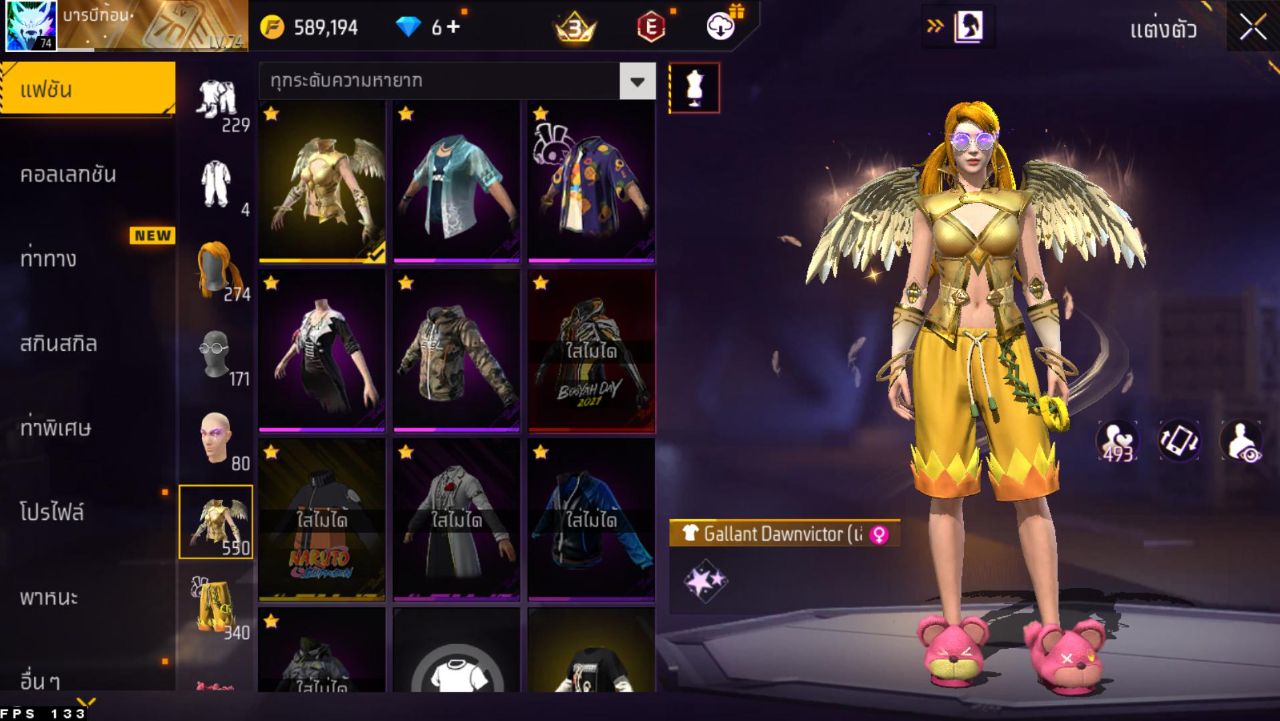
Task: Select the golden winged top item
Action: coord(322,182)
